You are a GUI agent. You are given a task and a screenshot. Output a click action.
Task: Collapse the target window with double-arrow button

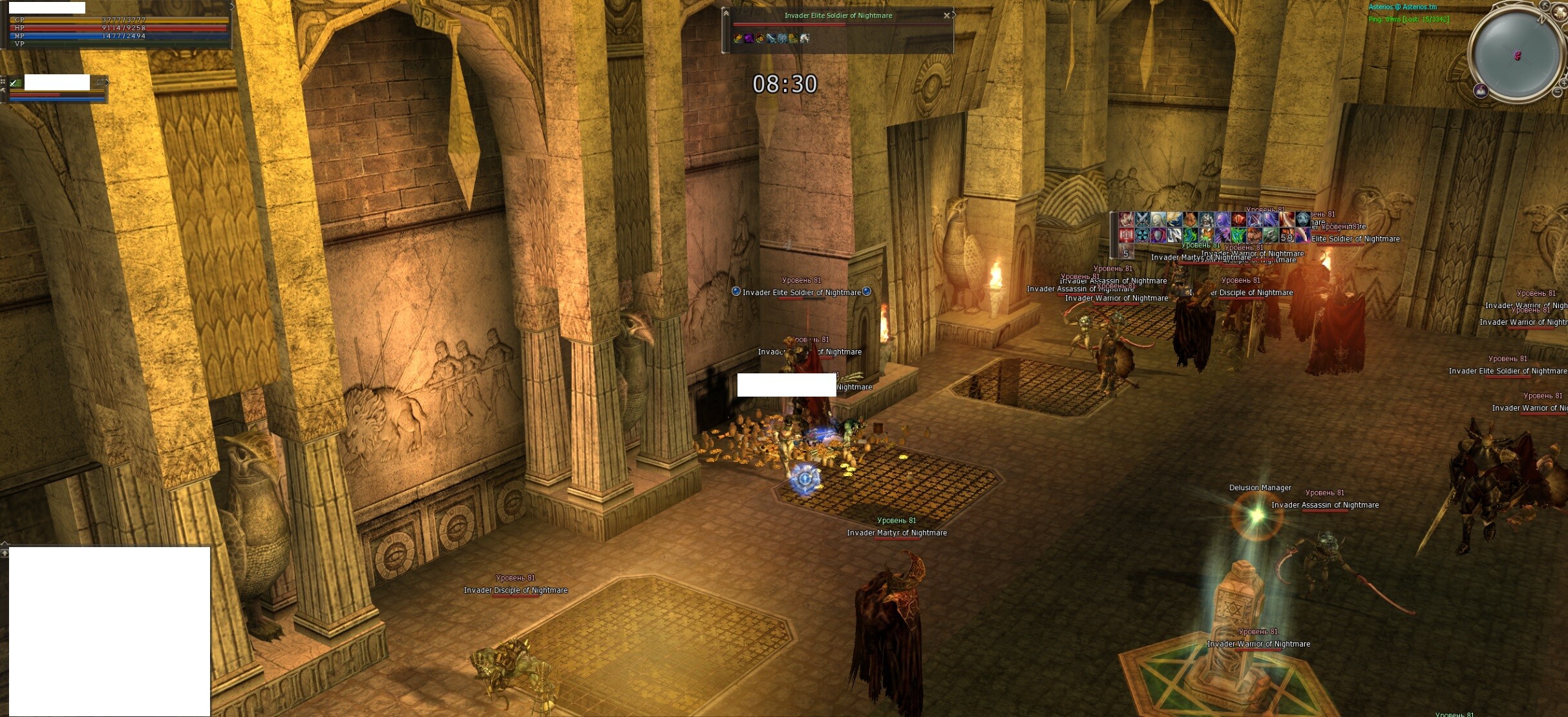click(726, 13)
